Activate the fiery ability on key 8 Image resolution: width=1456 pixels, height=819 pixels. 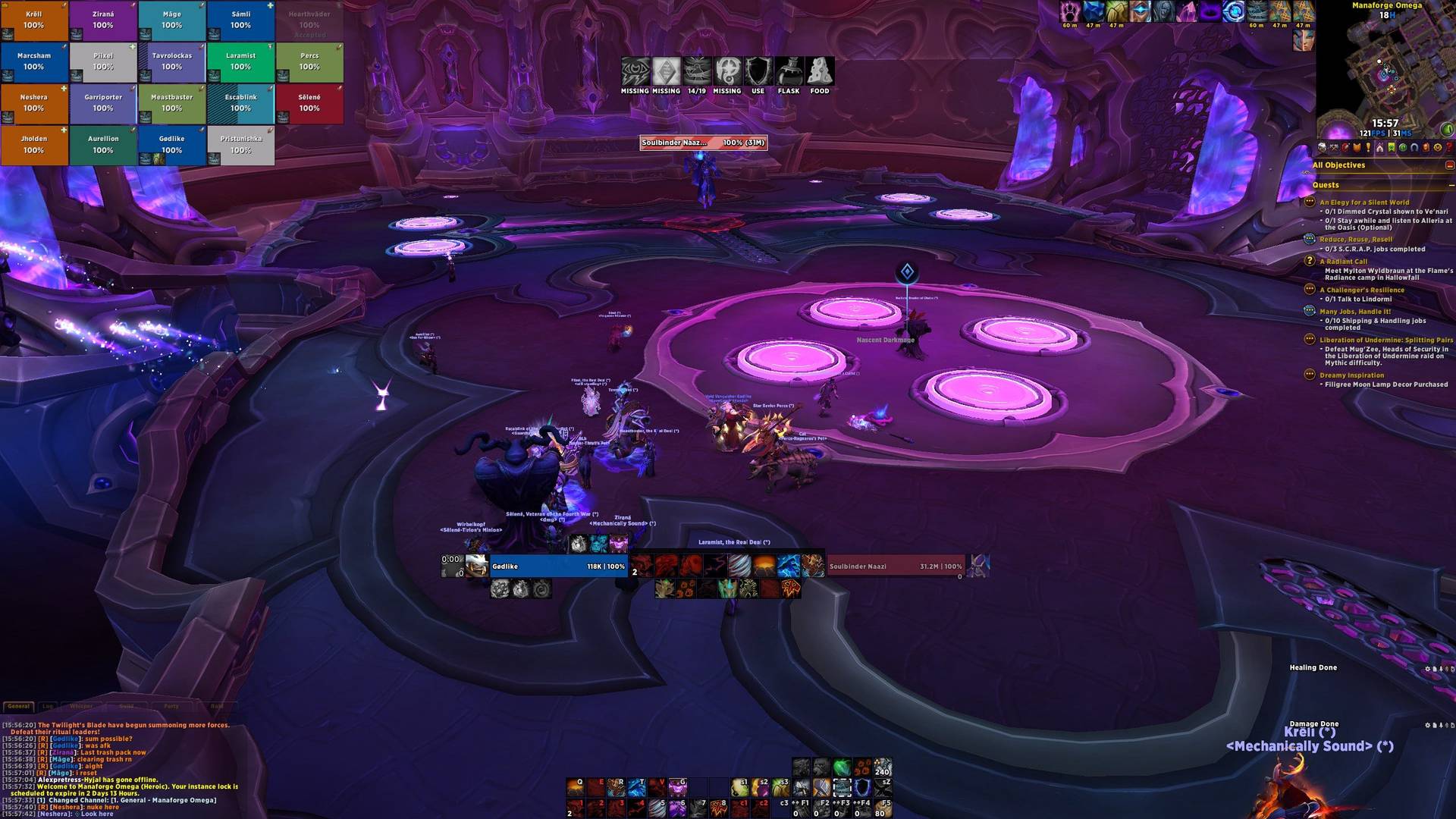point(718,808)
